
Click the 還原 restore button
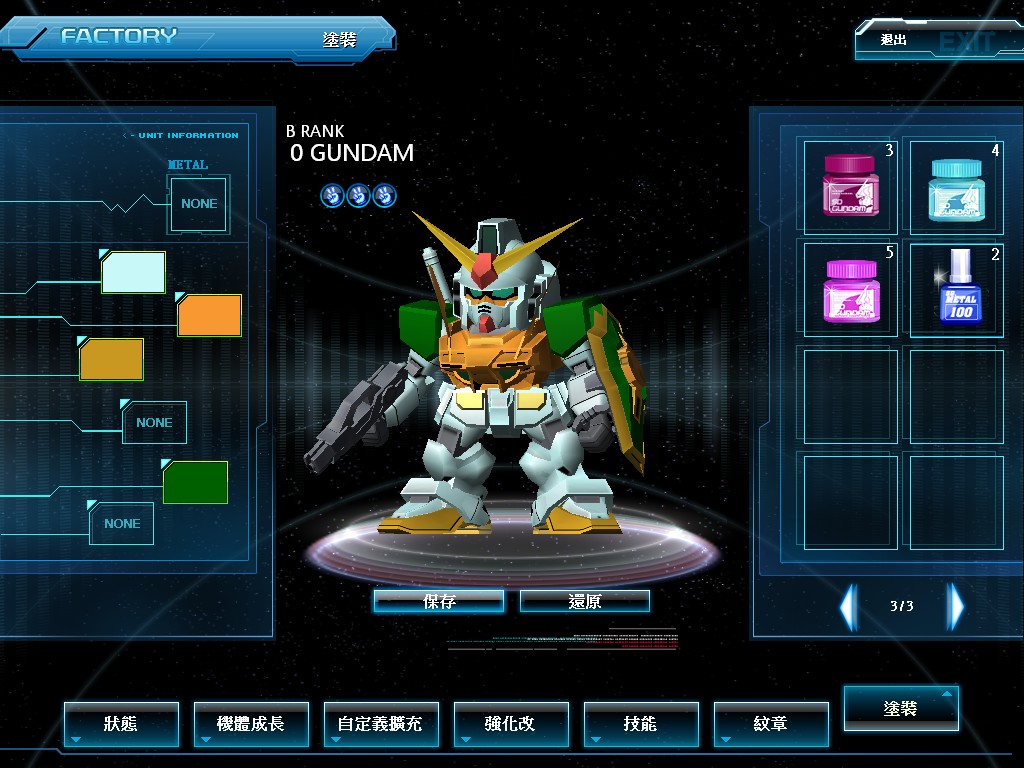click(x=585, y=601)
